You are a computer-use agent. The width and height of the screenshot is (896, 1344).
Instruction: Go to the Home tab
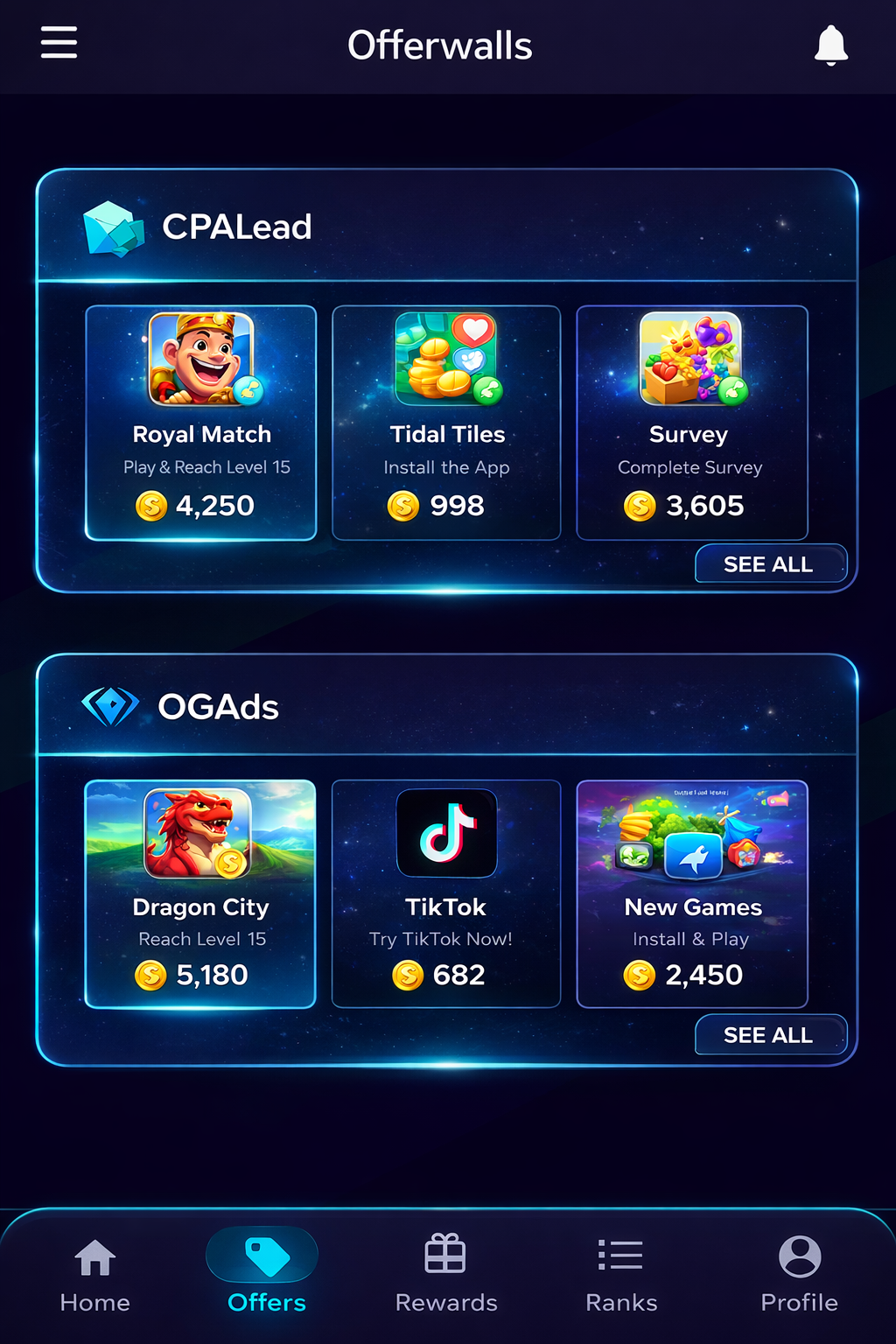[x=95, y=1275]
